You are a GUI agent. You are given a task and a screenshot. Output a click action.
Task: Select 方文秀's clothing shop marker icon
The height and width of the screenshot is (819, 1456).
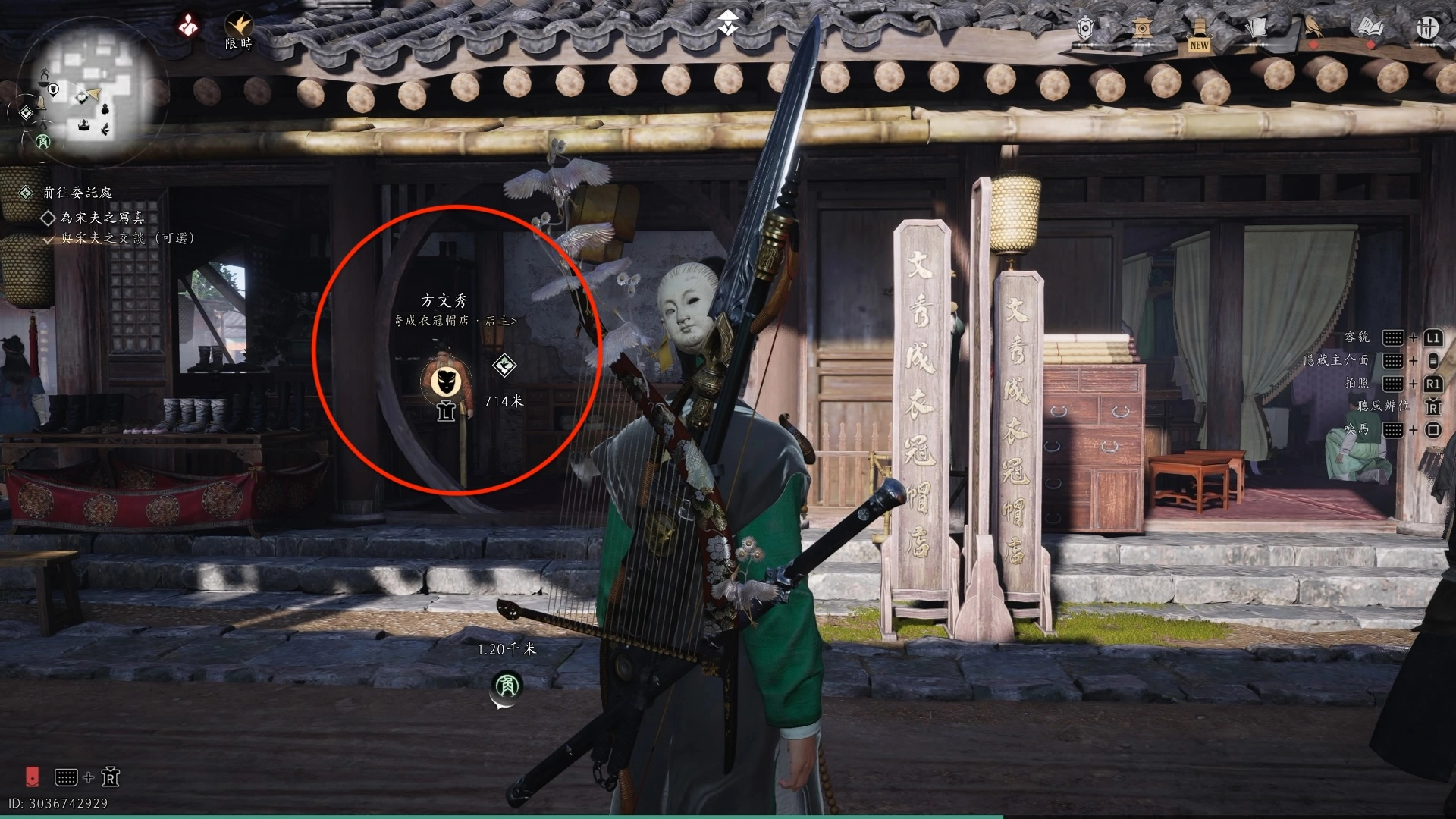pos(445,381)
